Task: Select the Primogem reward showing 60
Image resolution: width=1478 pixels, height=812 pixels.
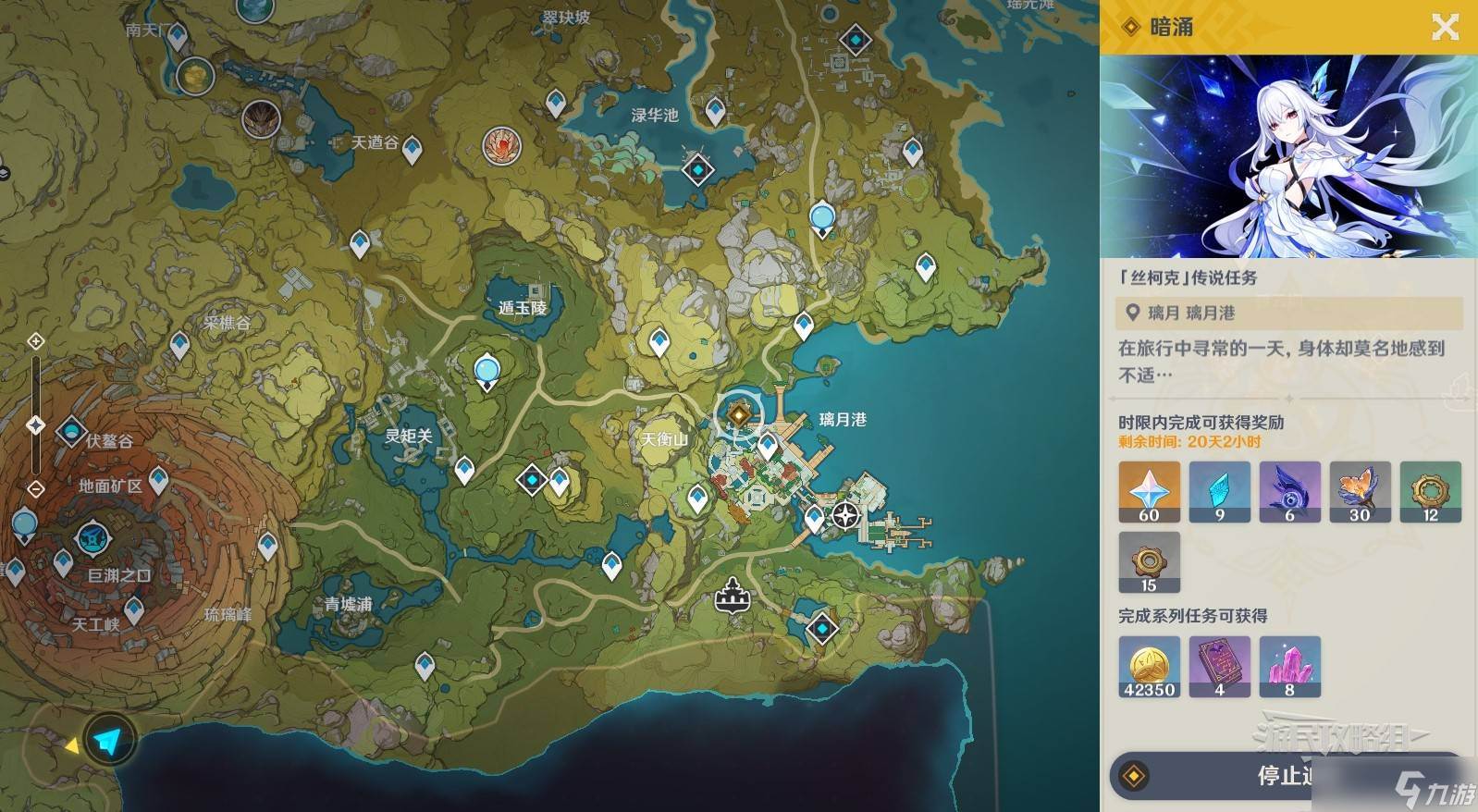Action: [x=1149, y=492]
